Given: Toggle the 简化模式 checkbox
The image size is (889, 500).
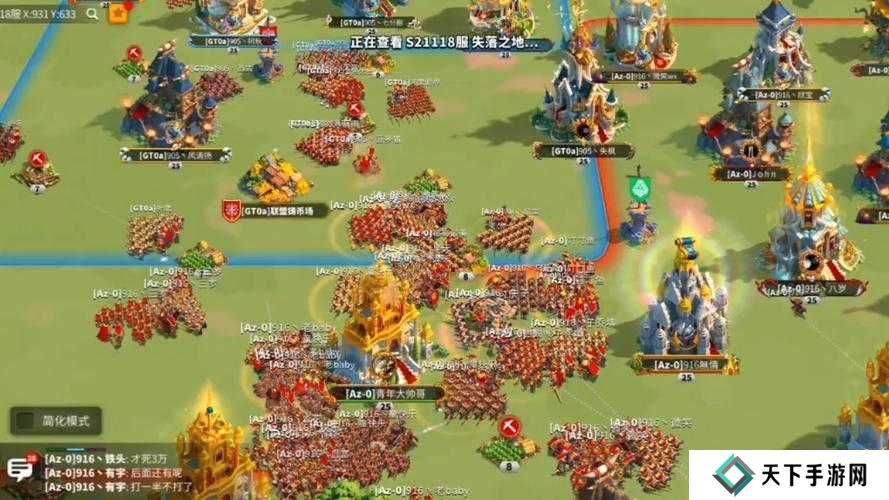Looking at the screenshot, I should pos(24,421).
